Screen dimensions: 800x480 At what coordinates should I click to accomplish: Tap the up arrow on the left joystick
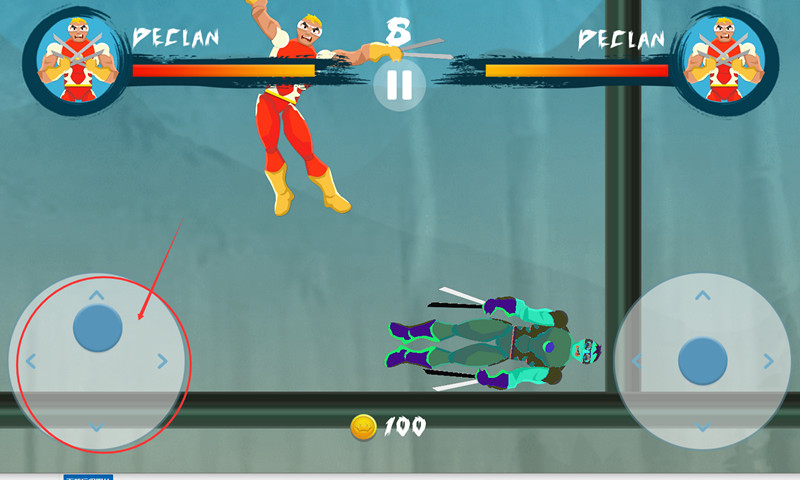[96, 295]
